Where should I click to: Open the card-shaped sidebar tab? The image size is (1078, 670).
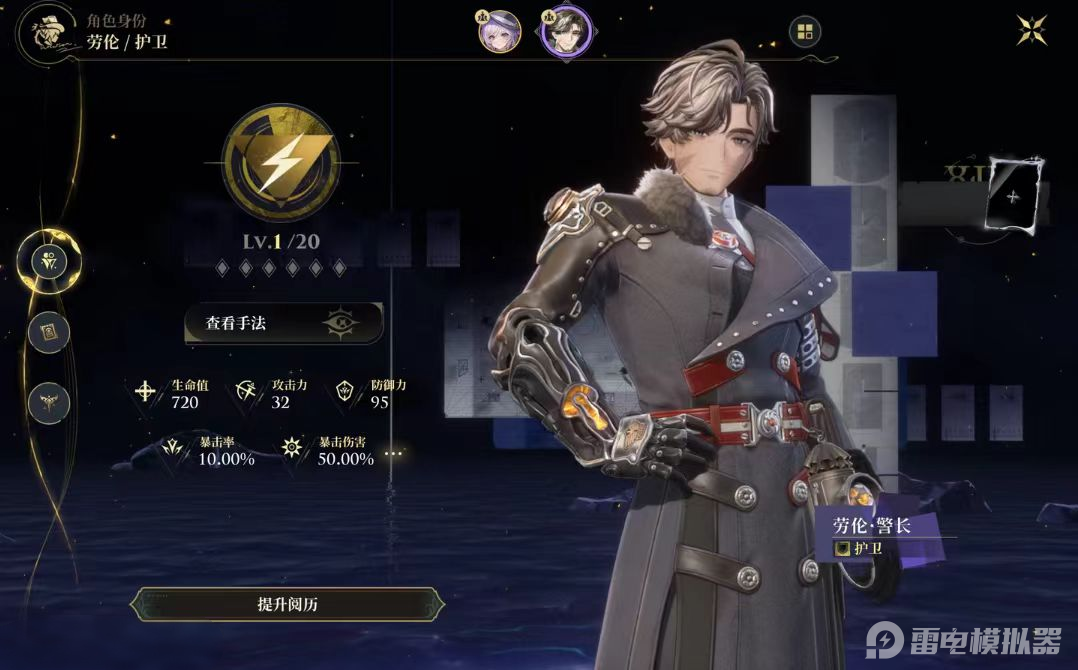[48, 332]
